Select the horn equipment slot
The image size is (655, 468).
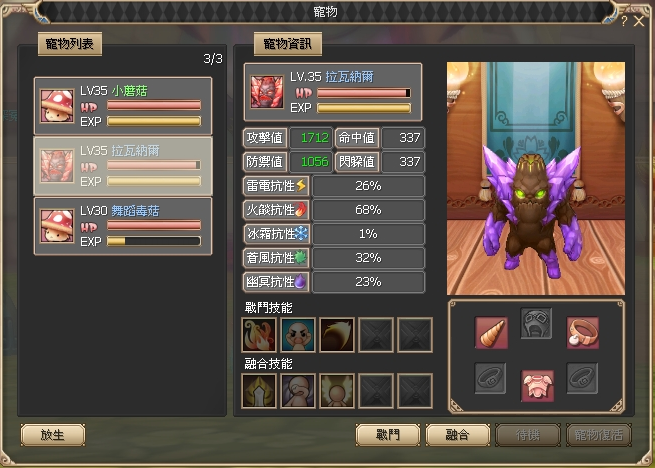coord(491,333)
